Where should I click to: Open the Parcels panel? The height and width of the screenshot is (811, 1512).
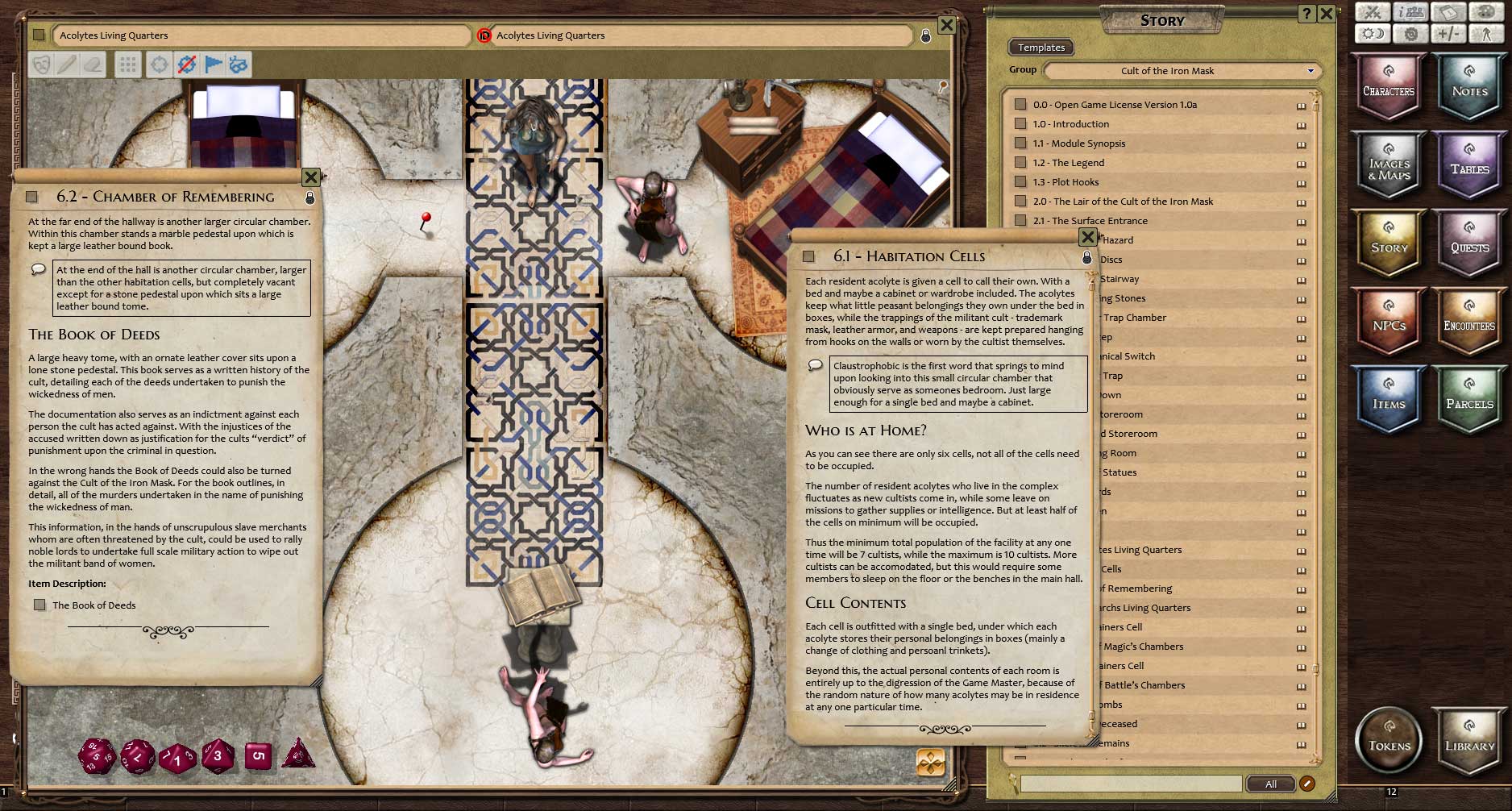point(1469,400)
